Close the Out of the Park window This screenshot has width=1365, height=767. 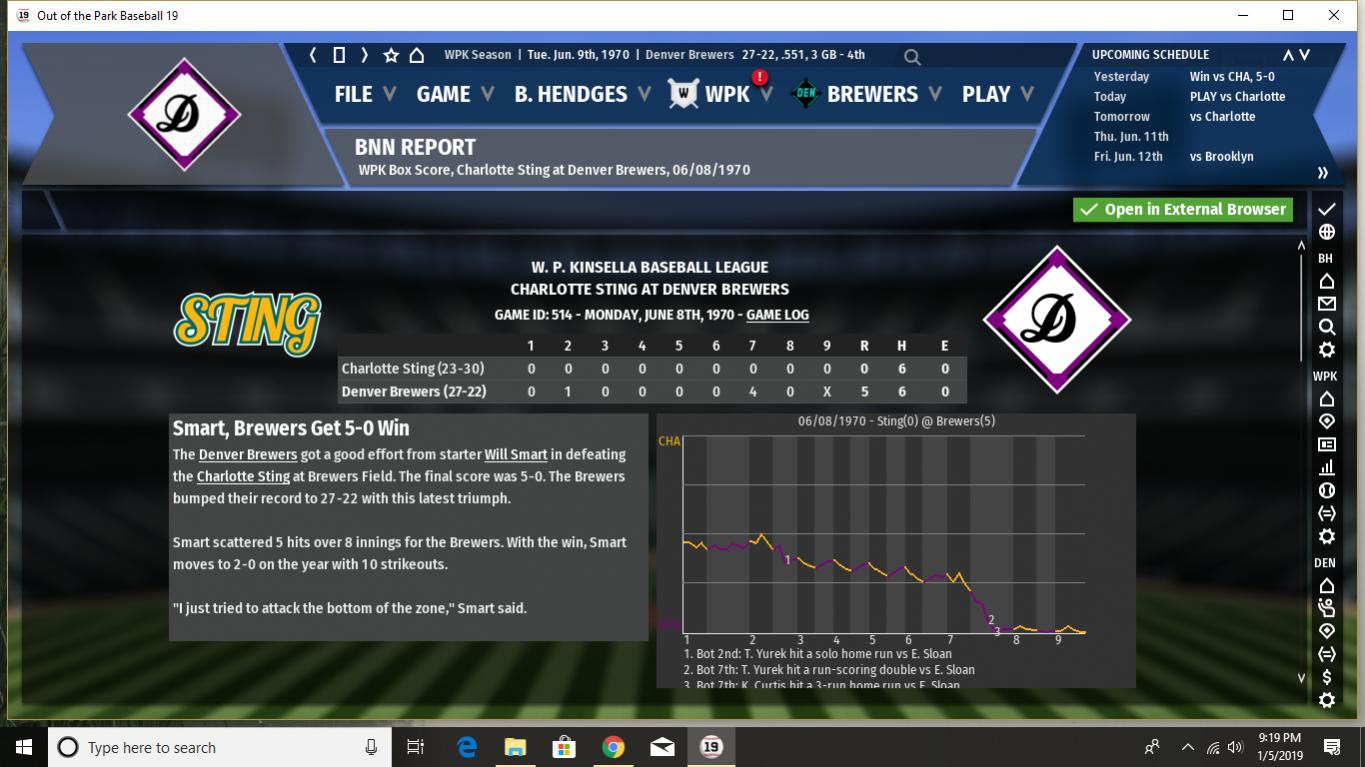[1333, 15]
